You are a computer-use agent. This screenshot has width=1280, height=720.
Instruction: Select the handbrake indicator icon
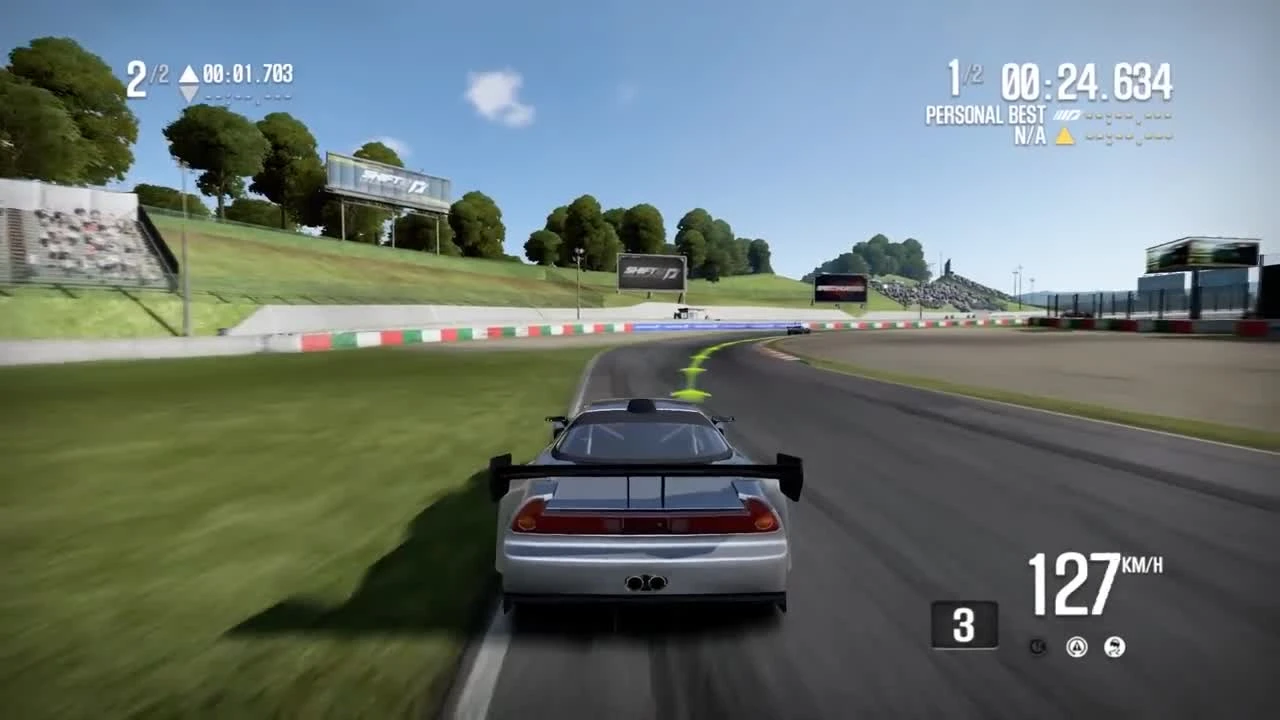(1037, 646)
